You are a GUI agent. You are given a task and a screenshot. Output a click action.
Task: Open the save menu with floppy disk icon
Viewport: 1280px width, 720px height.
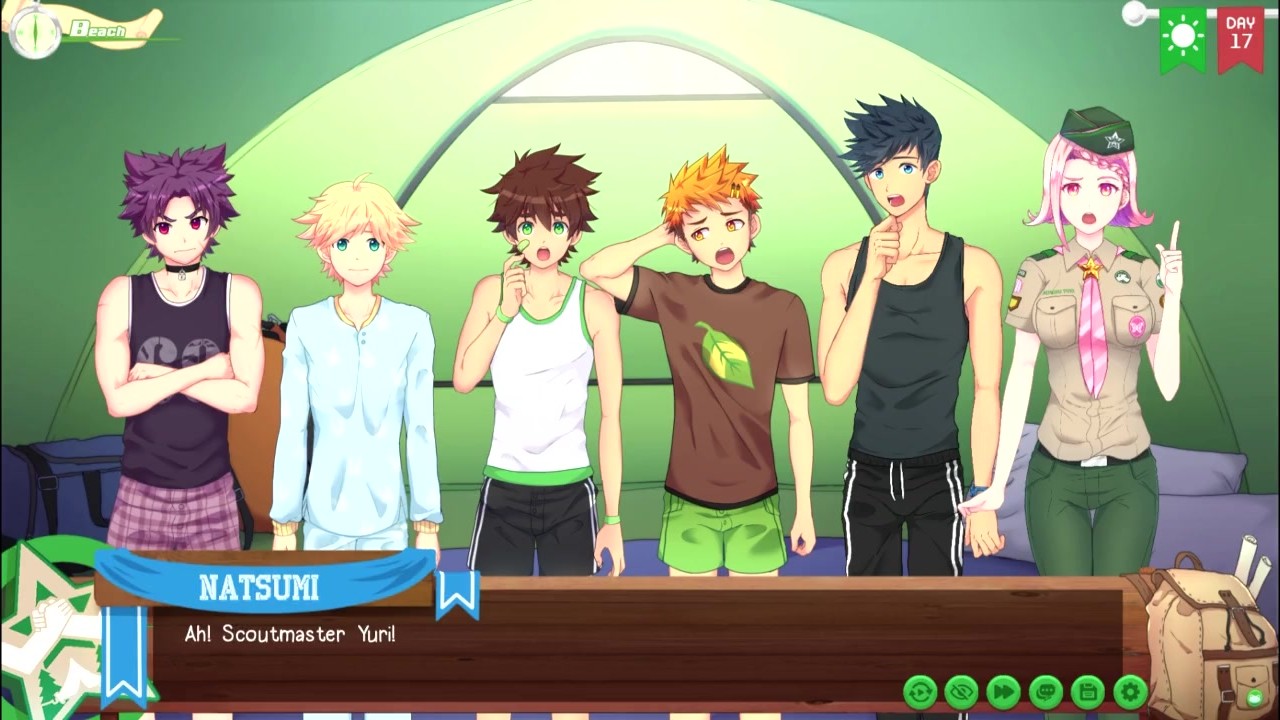pyautogui.click(x=1088, y=691)
